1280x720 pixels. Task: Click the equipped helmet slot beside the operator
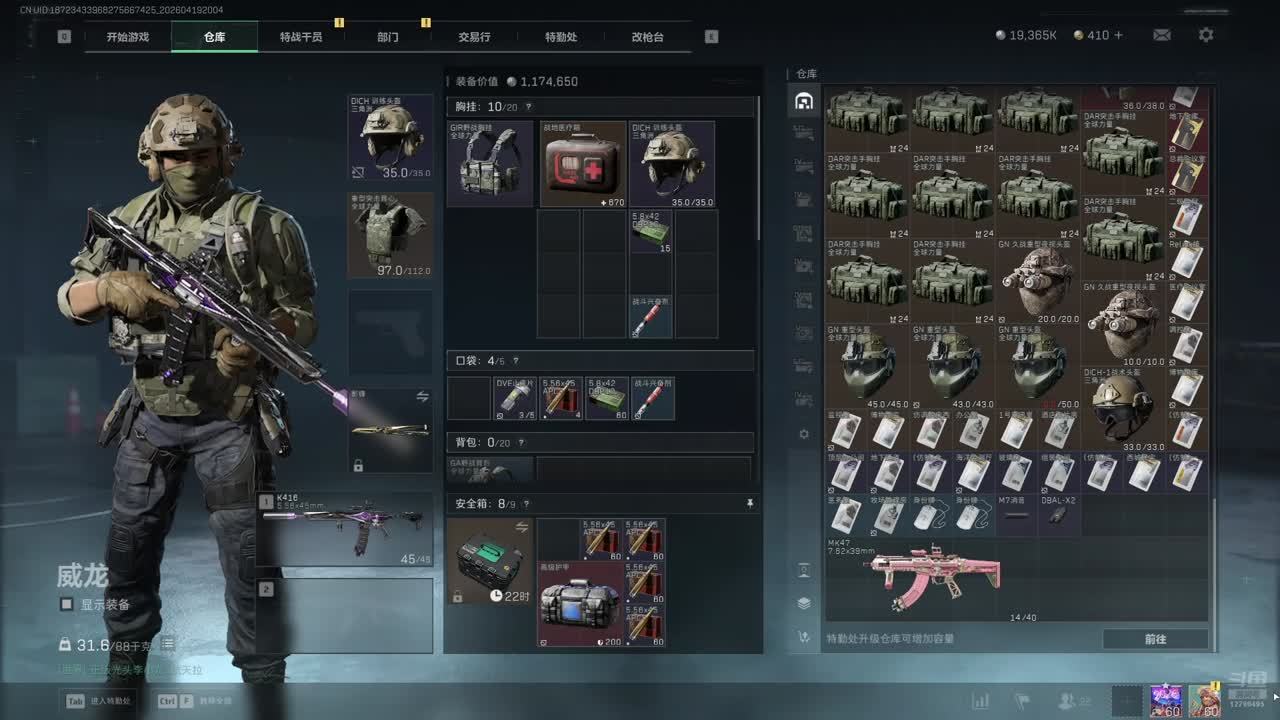pos(390,138)
